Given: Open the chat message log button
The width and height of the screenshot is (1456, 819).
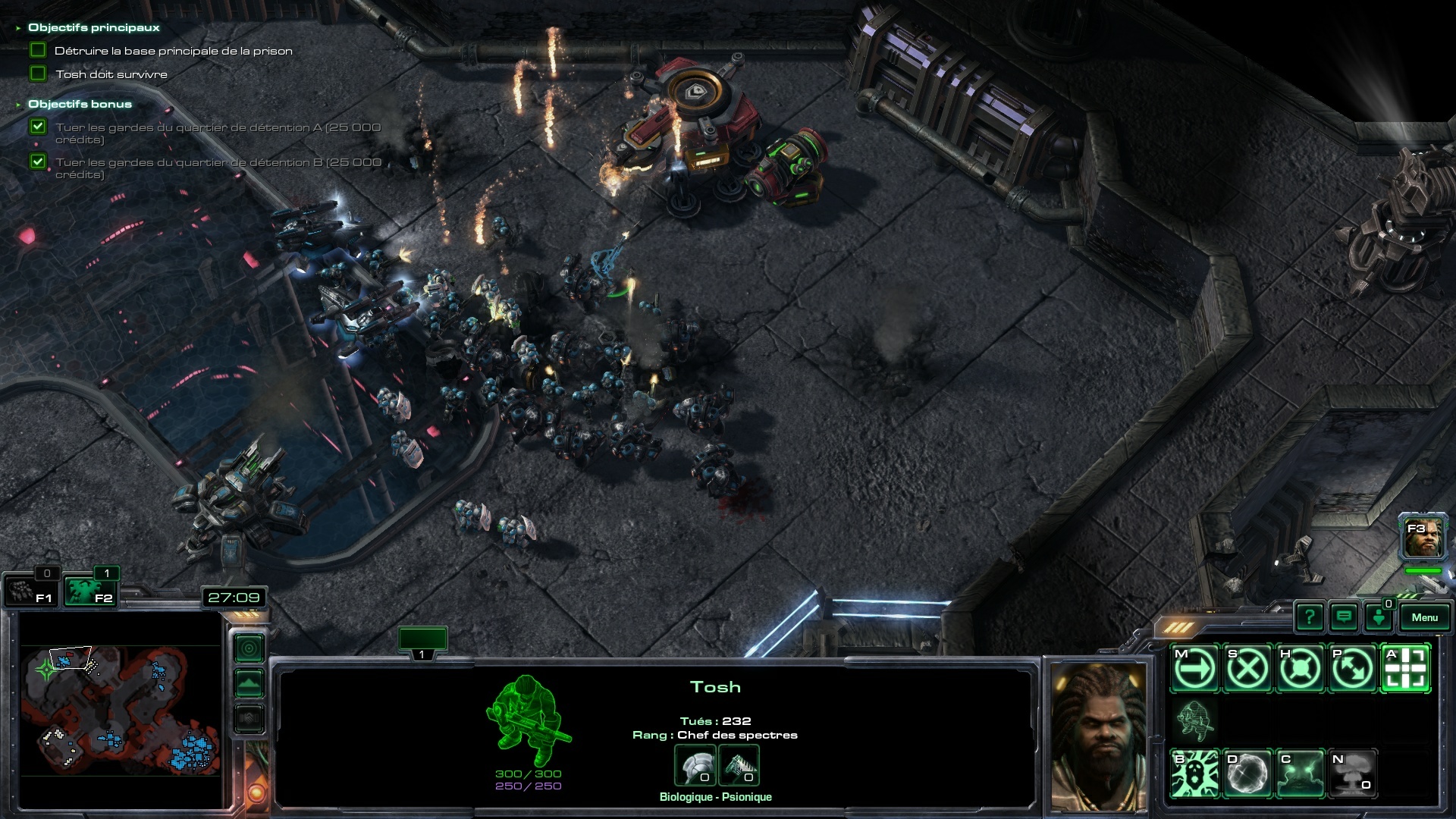Looking at the screenshot, I should click(x=1344, y=617).
